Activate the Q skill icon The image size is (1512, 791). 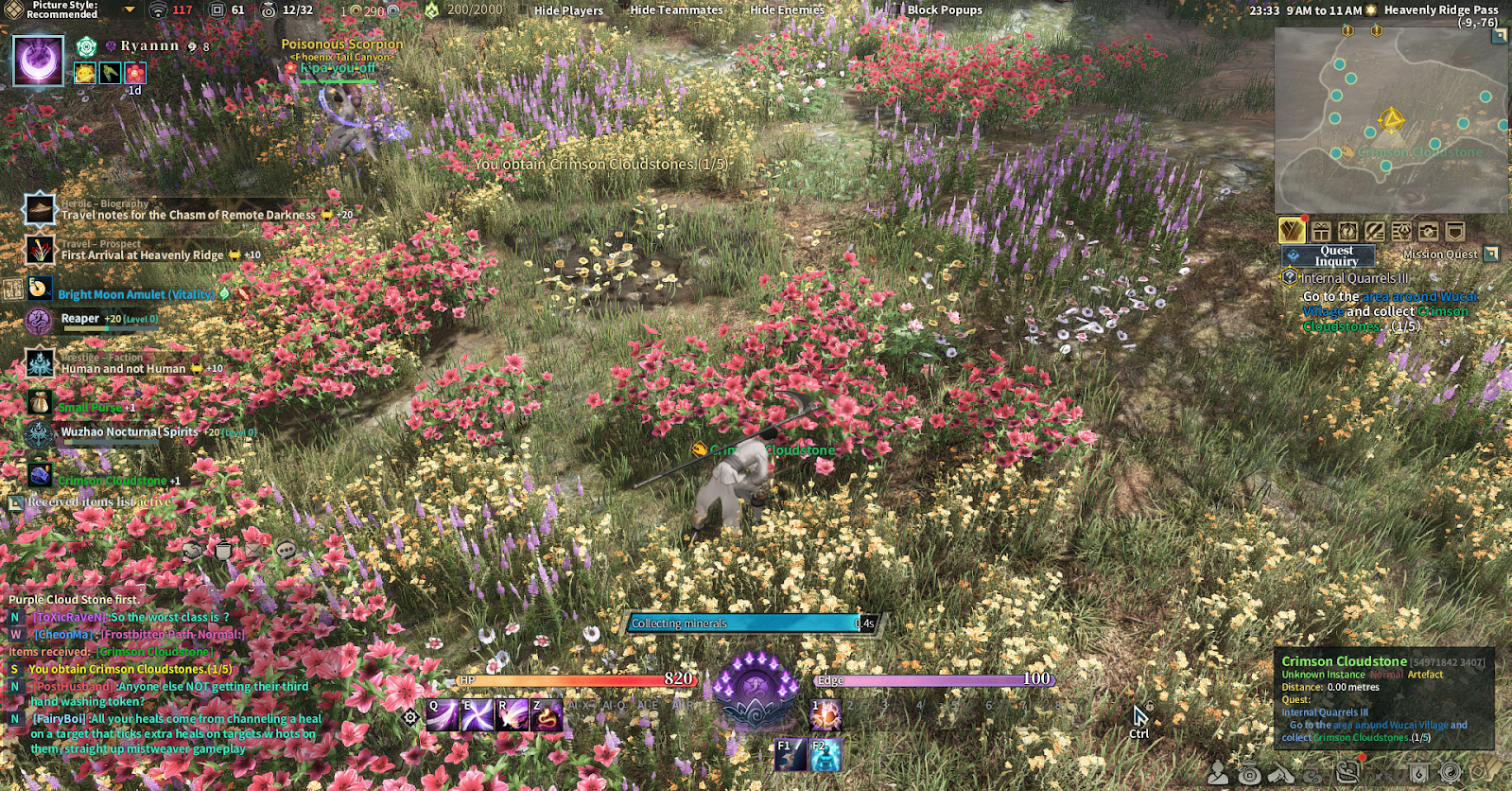coord(443,715)
